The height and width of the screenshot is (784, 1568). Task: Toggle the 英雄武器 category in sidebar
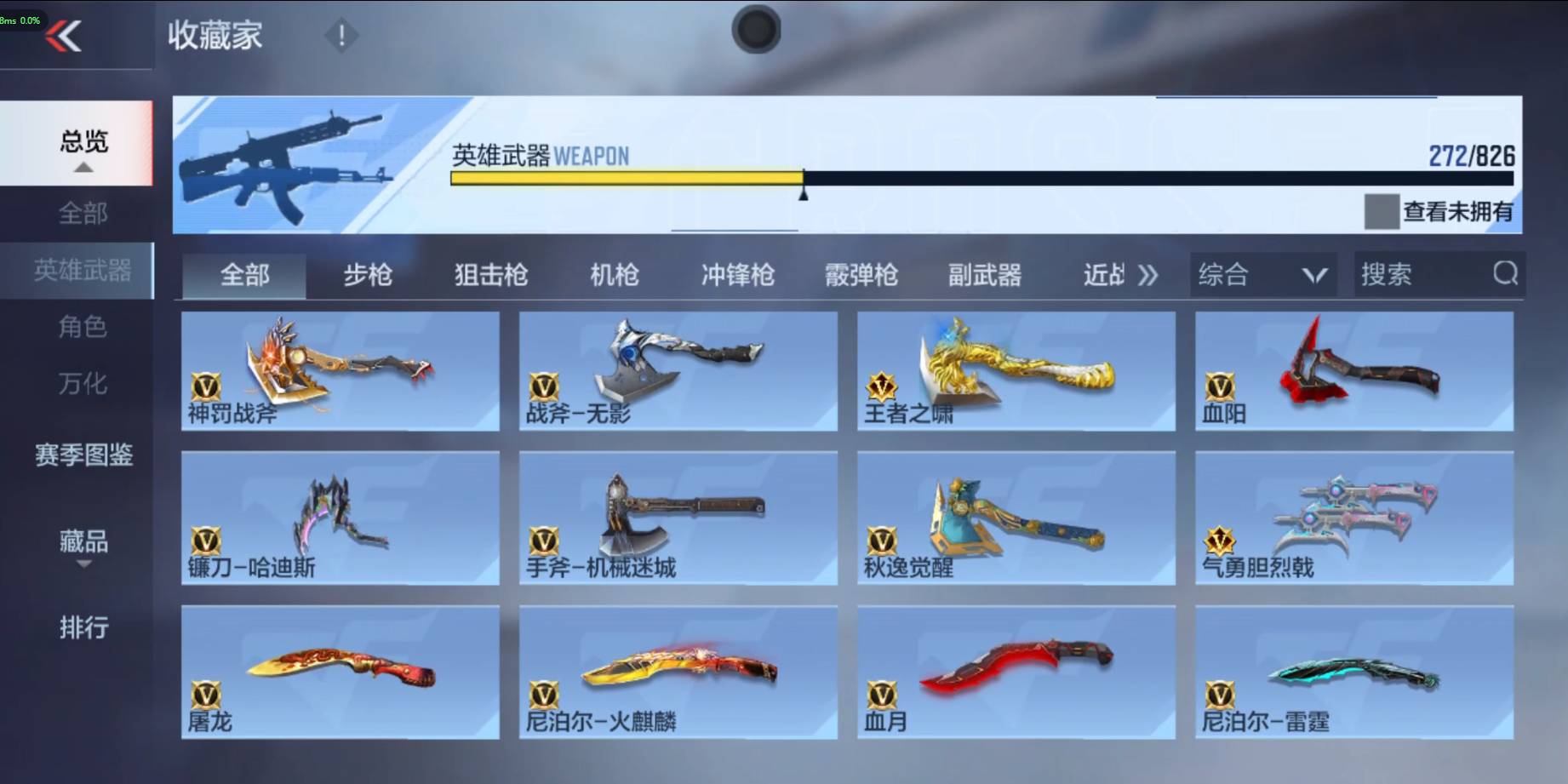pos(83,271)
